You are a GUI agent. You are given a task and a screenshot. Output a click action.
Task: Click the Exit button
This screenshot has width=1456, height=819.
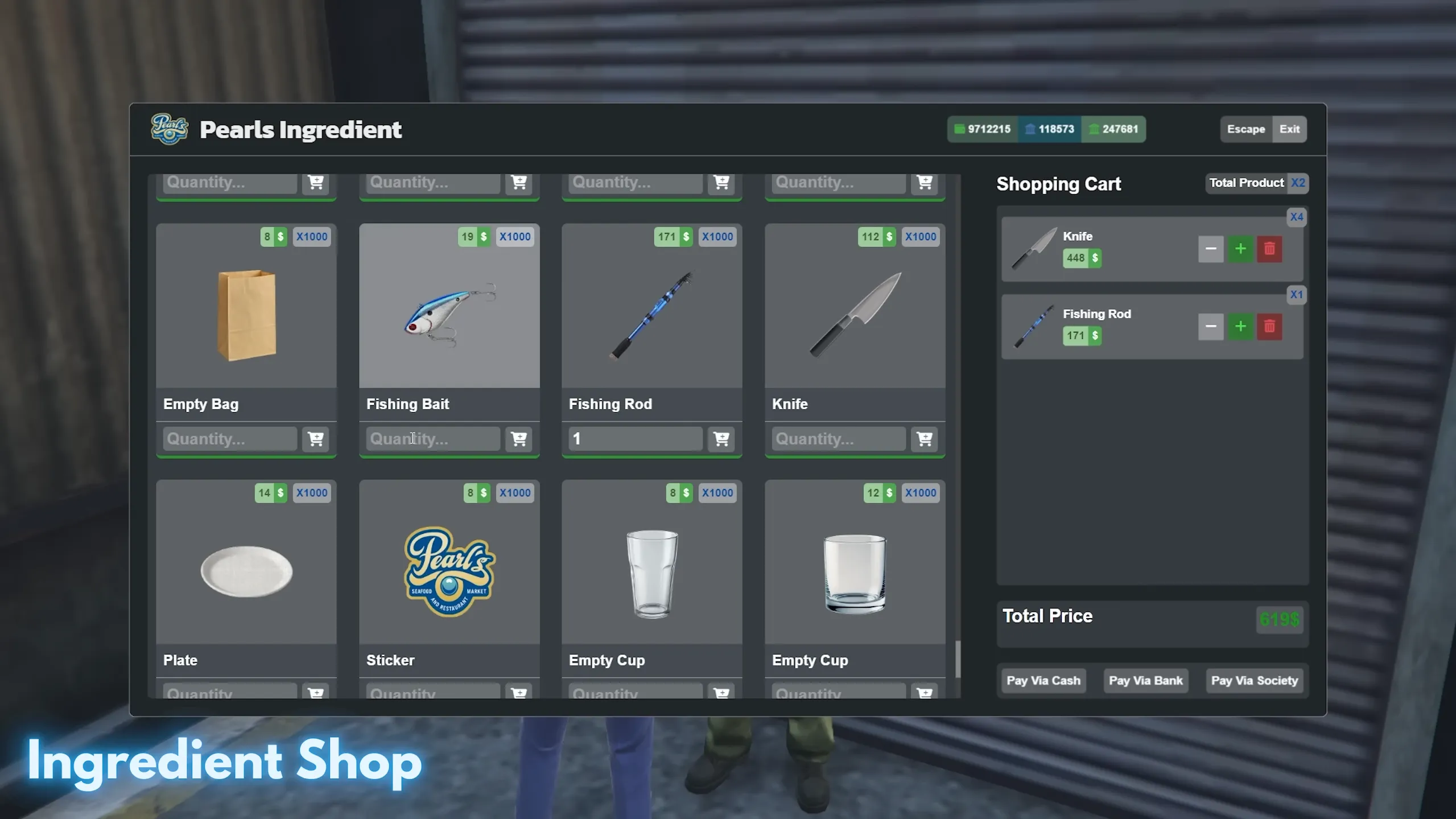click(x=1289, y=129)
